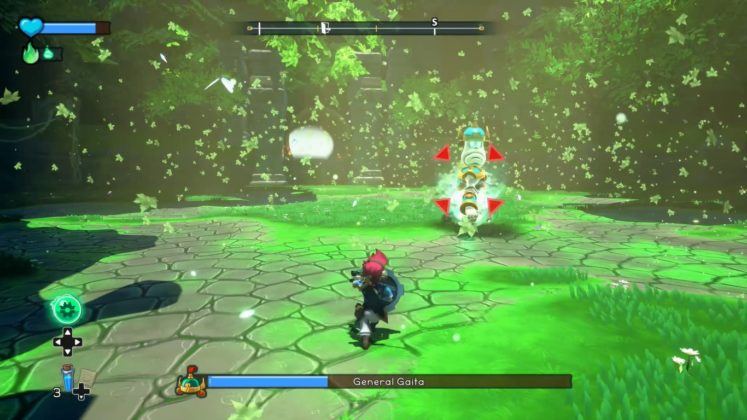Click the small green droplet icon
The image size is (747, 420).
[x=46, y=54]
